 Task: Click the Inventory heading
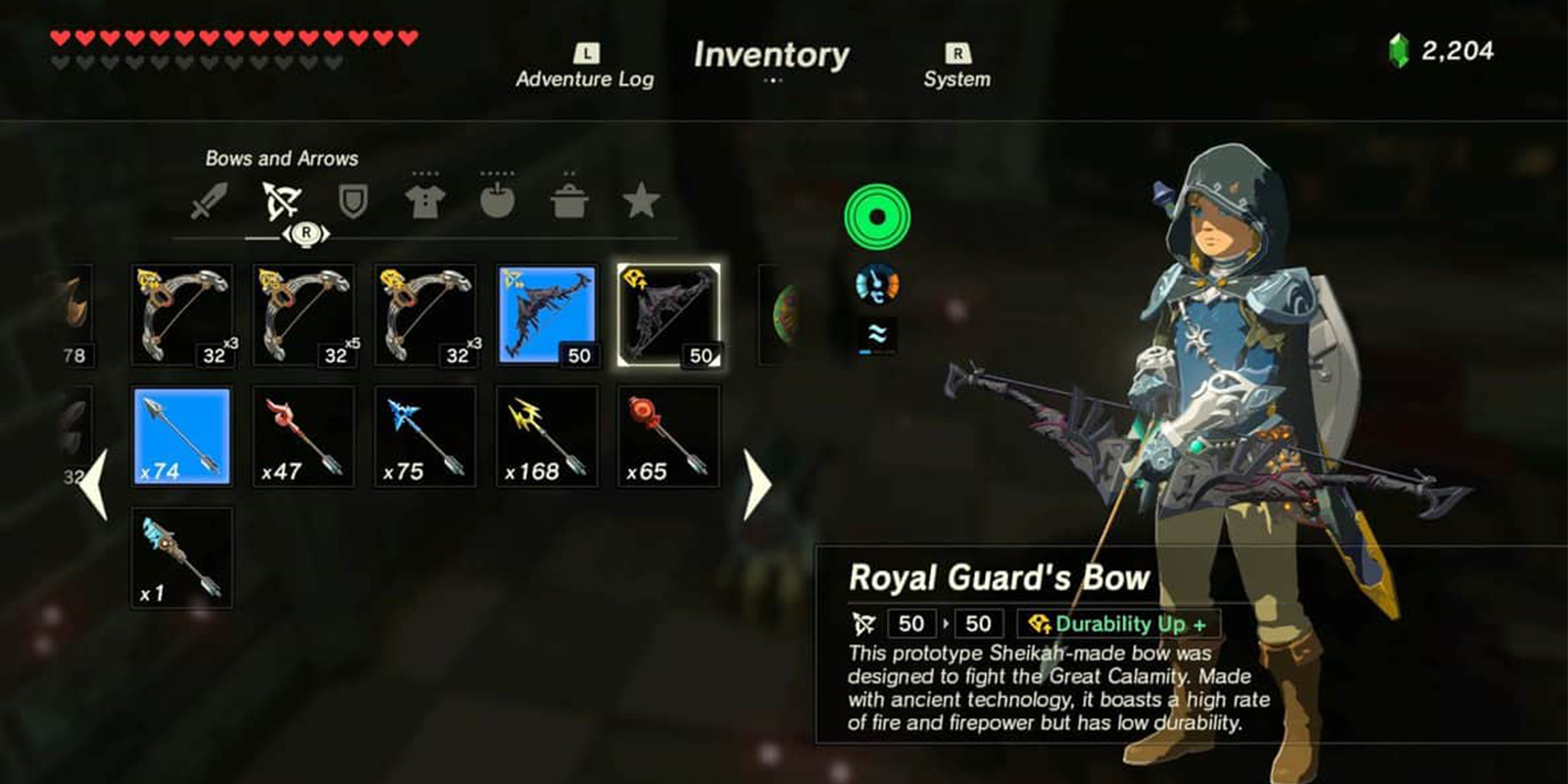coord(771,56)
